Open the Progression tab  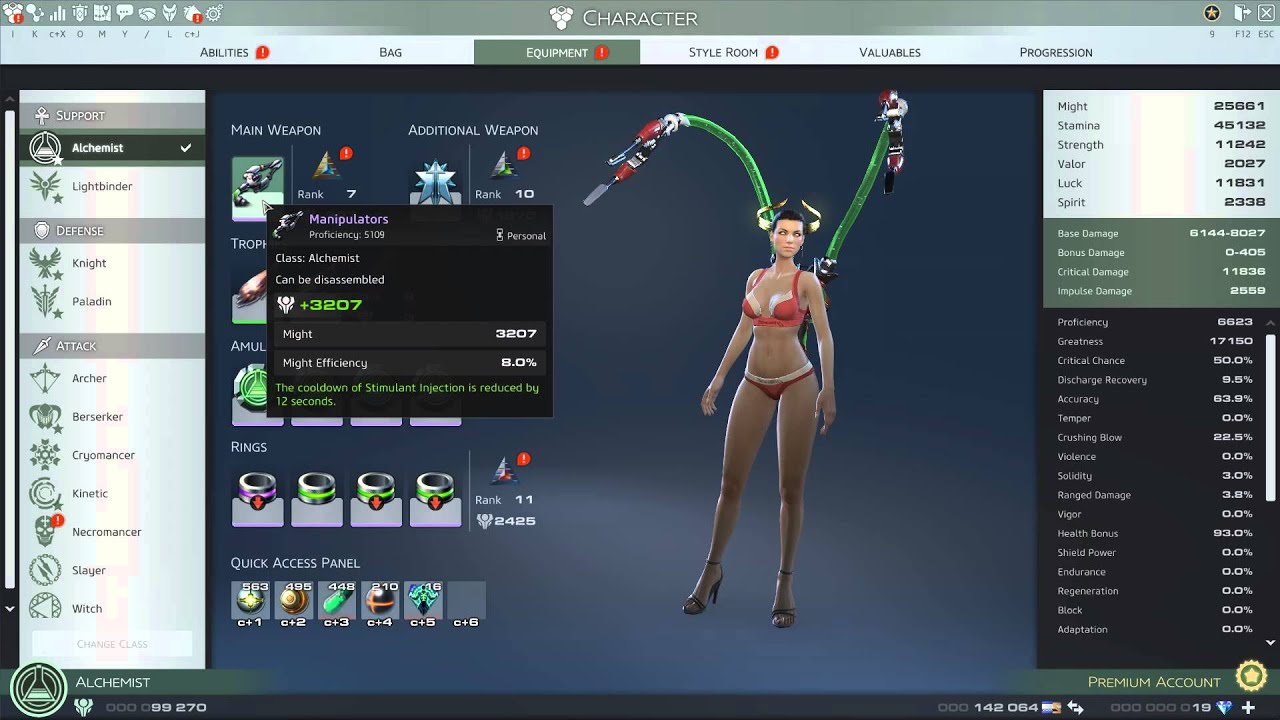pos(1055,52)
